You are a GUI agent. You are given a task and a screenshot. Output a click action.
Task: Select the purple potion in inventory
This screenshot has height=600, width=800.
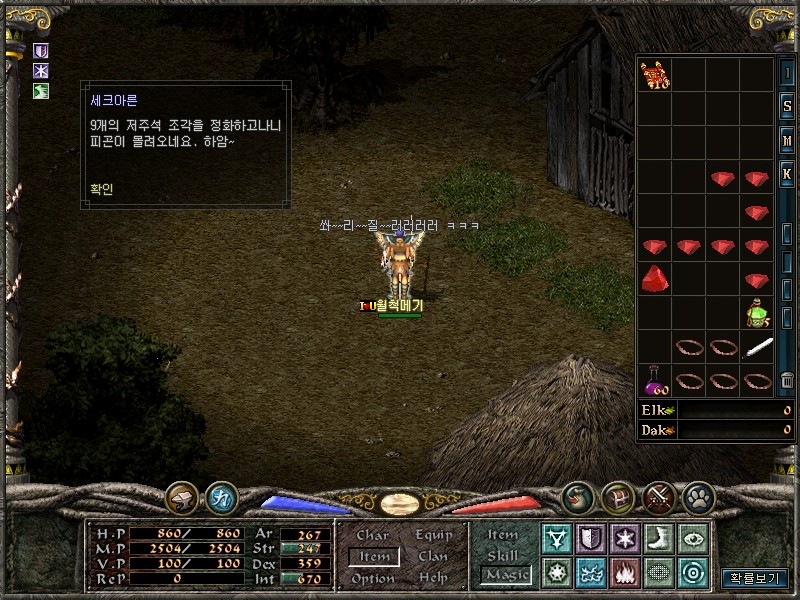655,380
